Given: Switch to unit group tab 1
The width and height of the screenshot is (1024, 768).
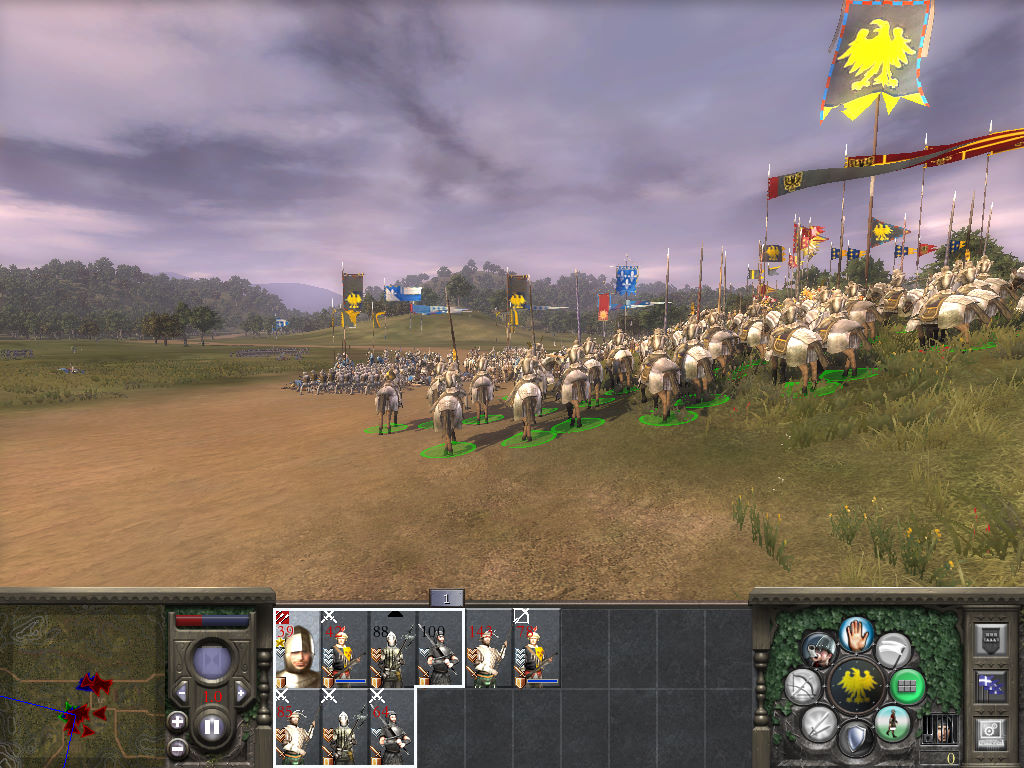Looking at the screenshot, I should point(447,598).
